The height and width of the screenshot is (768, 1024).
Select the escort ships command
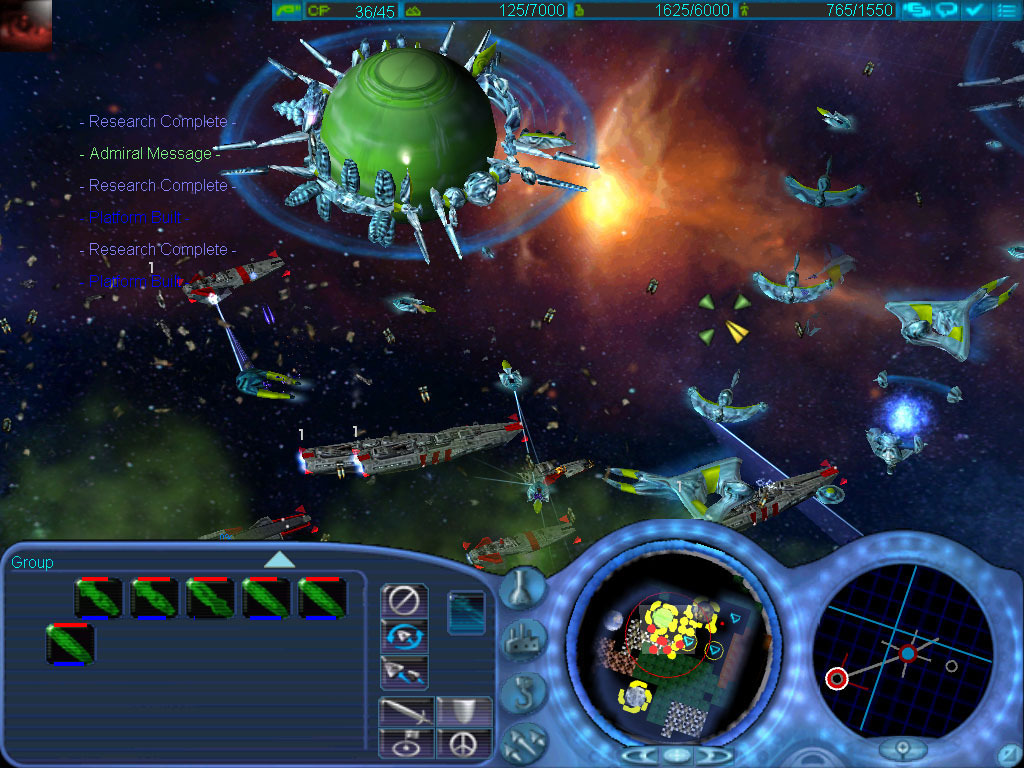[404, 671]
